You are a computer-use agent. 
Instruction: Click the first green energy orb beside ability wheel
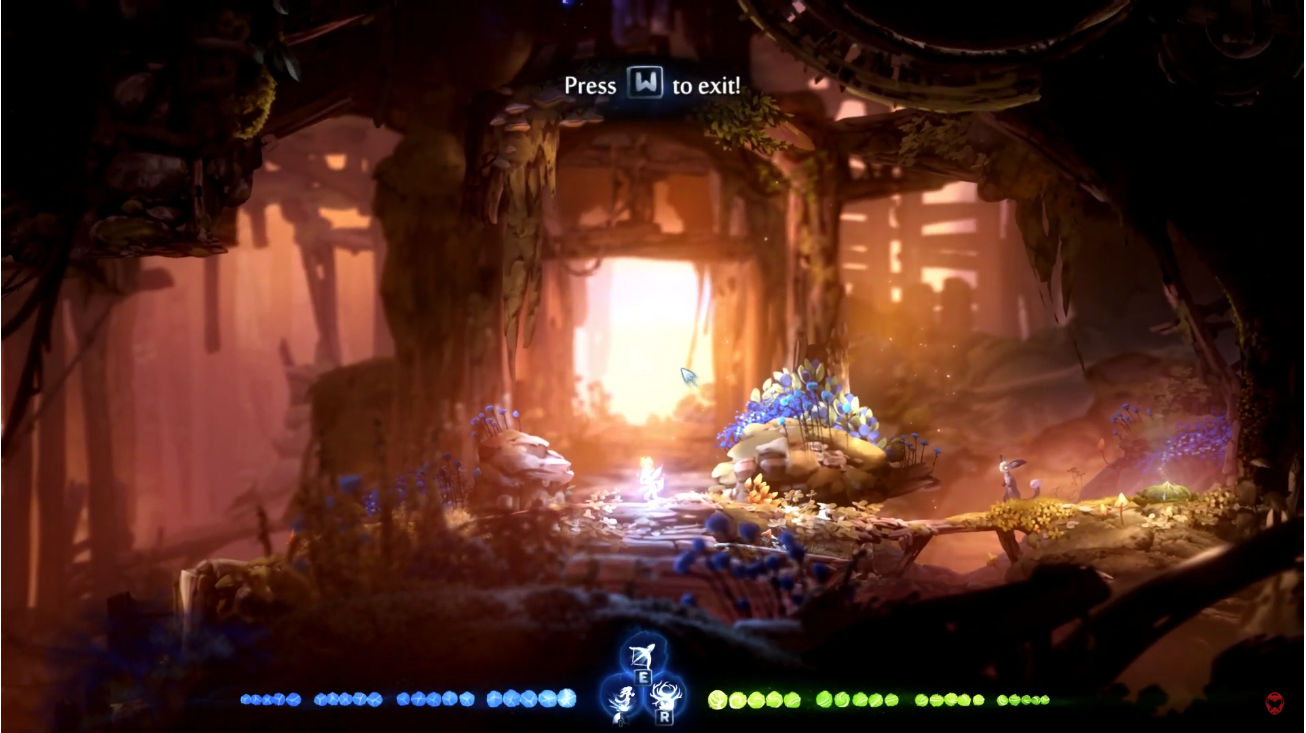click(x=717, y=698)
